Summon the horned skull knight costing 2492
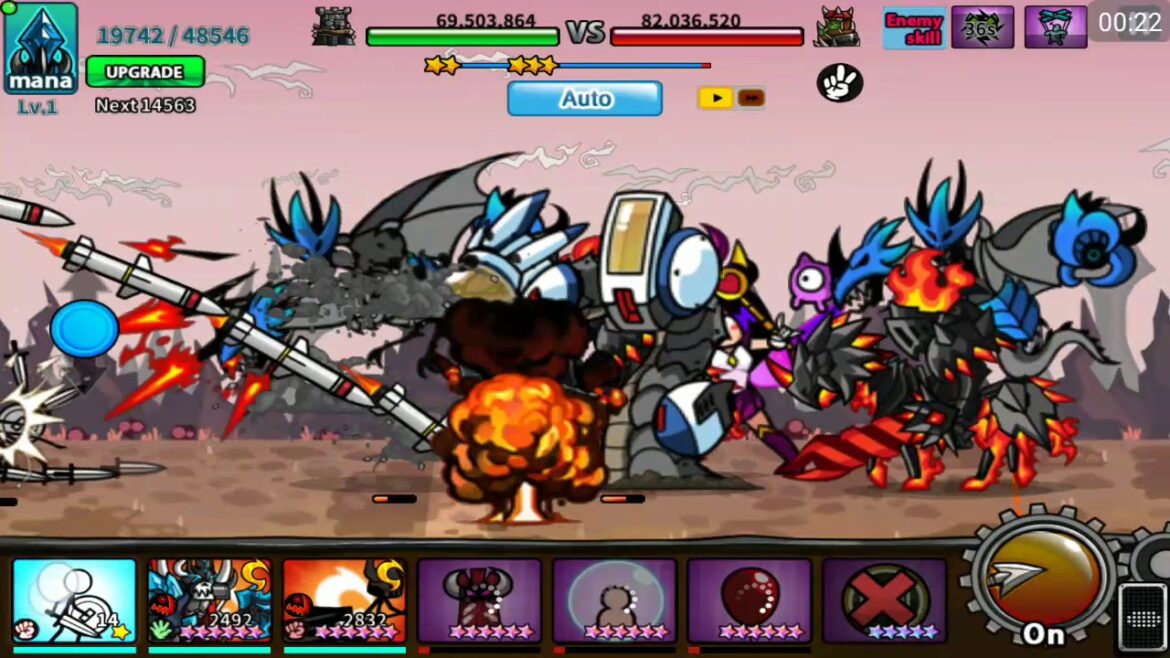Screen dimensions: 1170x658 click(209, 600)
